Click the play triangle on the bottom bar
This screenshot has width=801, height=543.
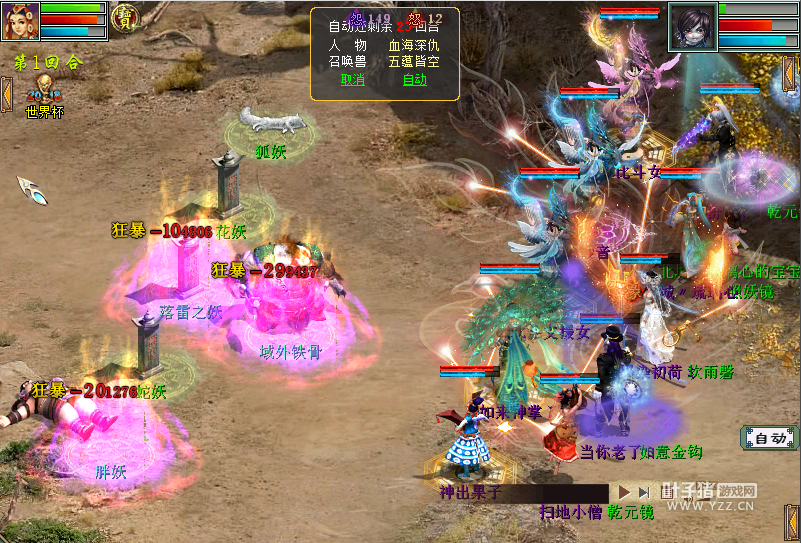click(624, 492)
